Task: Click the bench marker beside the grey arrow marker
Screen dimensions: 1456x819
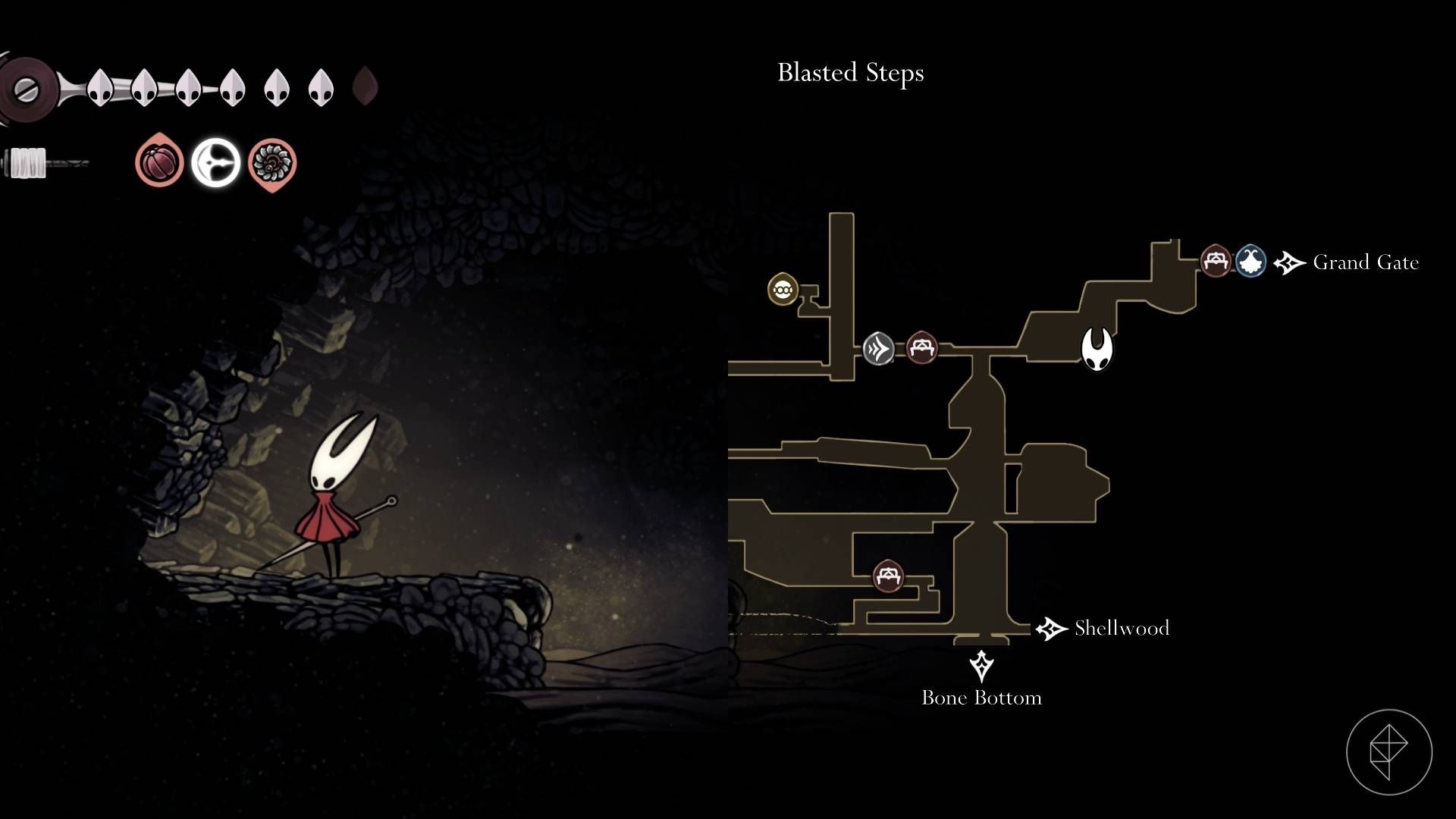Action: tap(921, 348)
